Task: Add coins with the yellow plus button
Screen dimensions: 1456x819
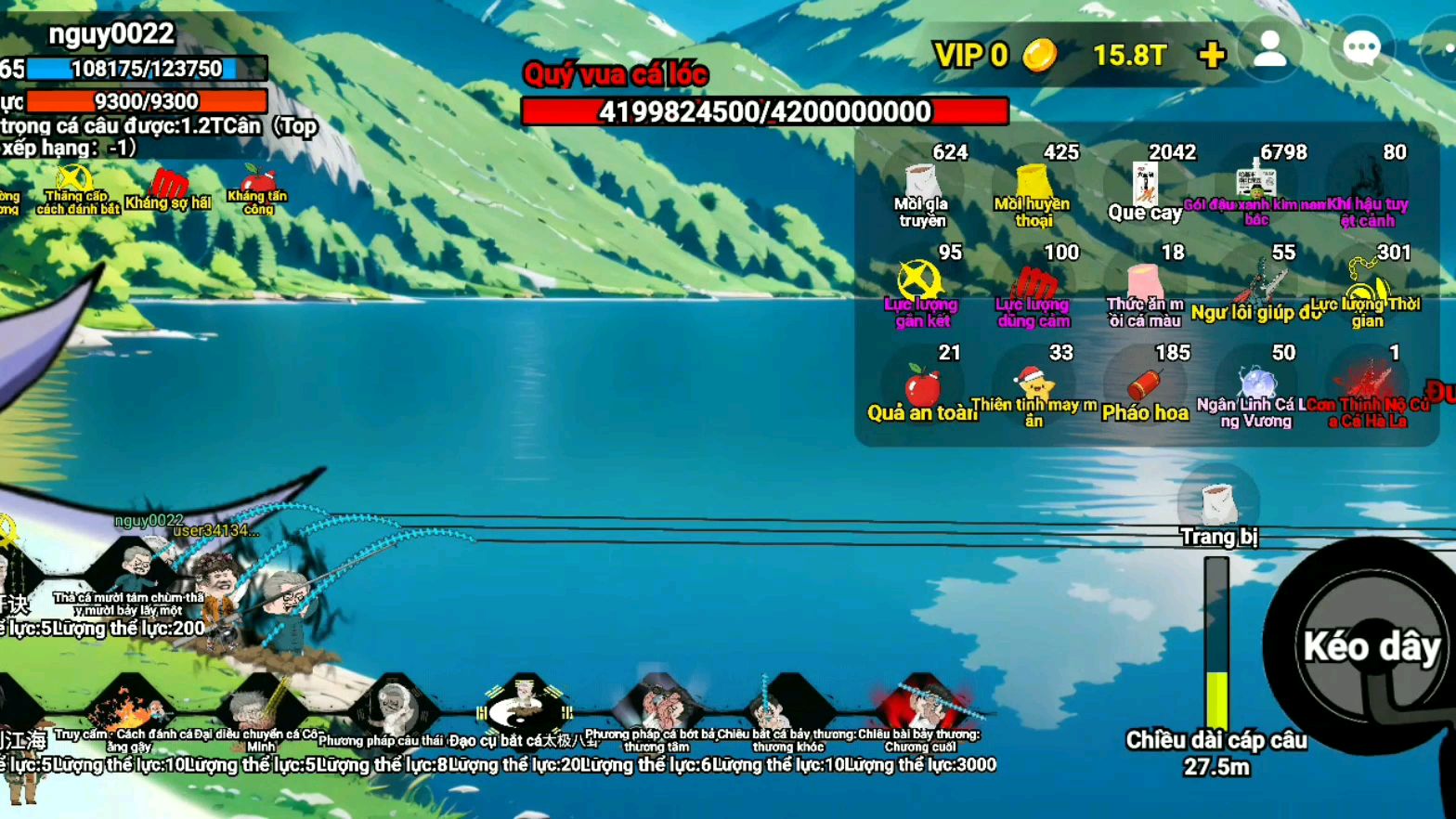Action: click(1211, 55)
